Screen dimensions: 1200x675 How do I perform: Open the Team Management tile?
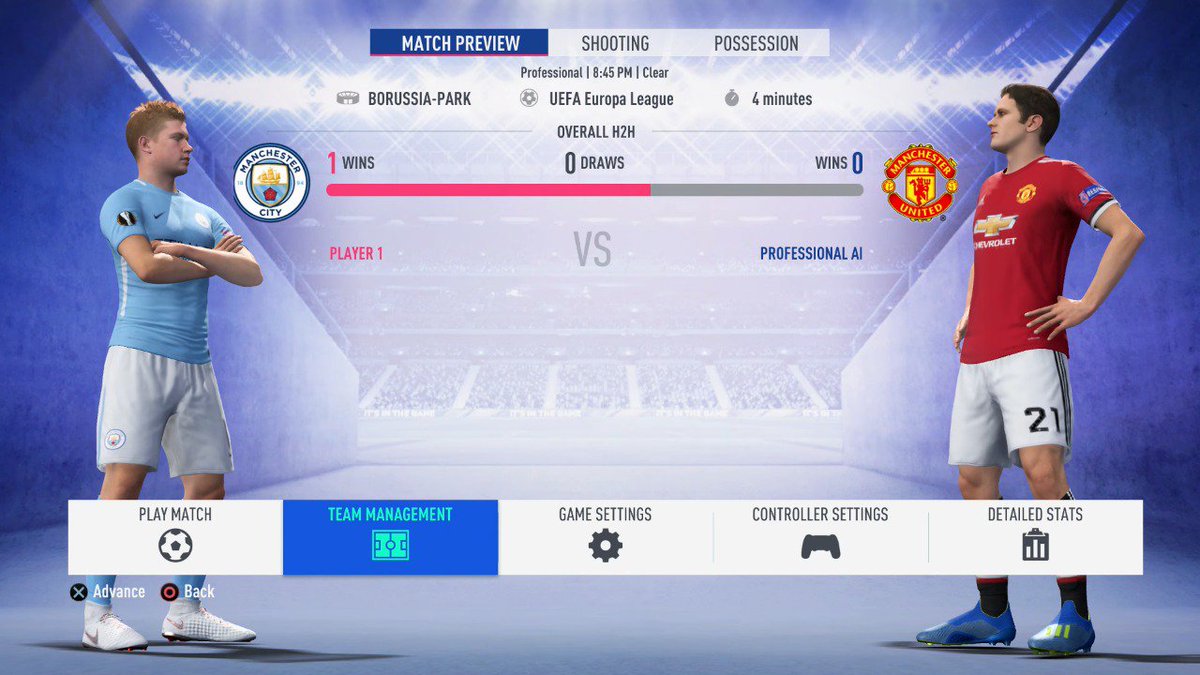click(x=390, y=537)
